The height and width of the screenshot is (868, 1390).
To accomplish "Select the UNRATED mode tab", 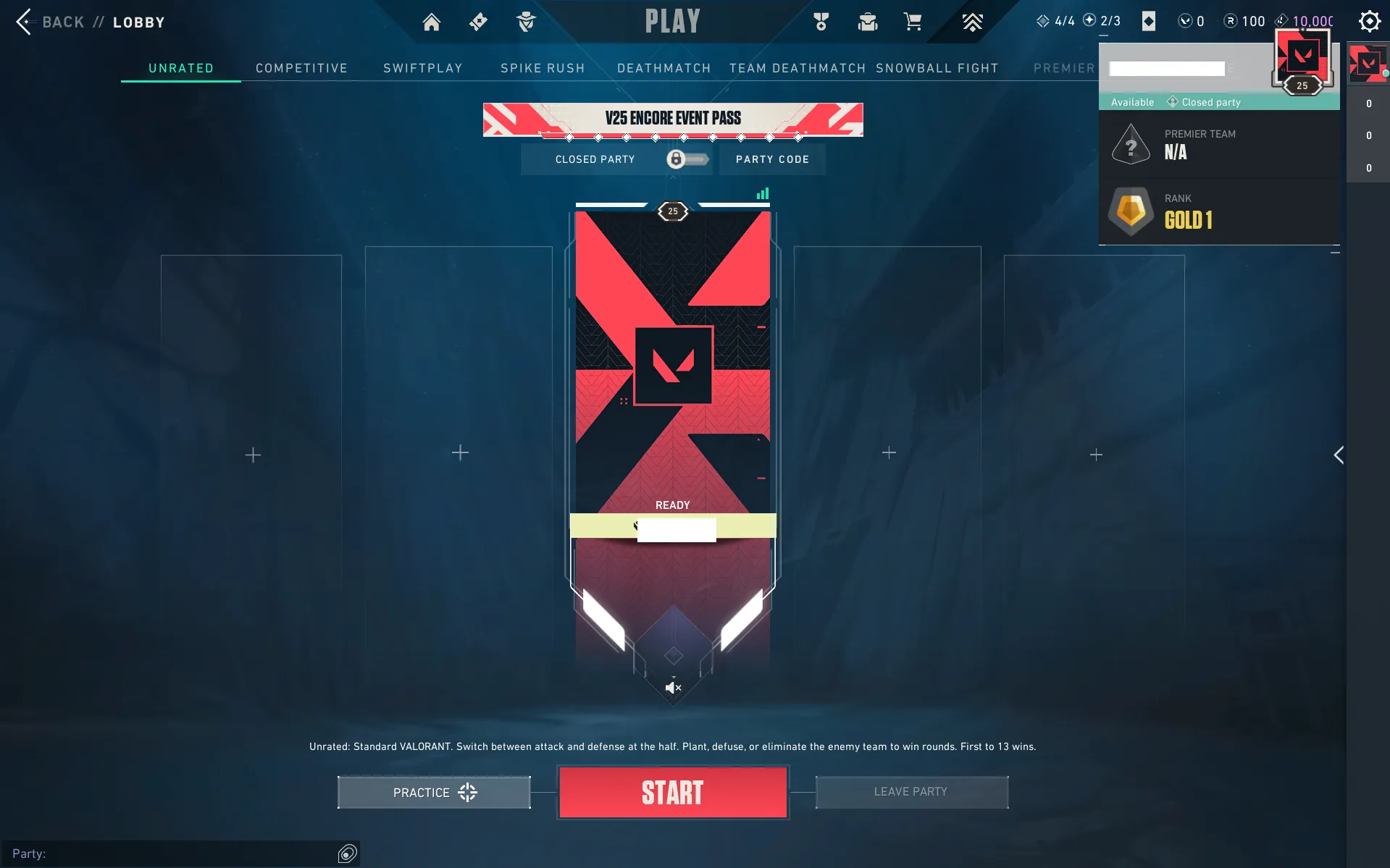I will tap(181, 68).
